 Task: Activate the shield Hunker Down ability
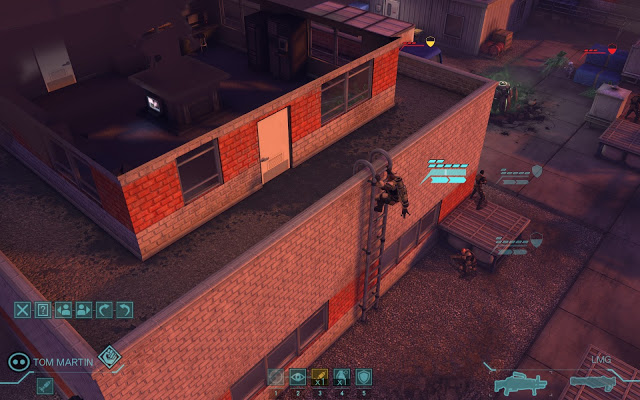click(x=364, y=378)
